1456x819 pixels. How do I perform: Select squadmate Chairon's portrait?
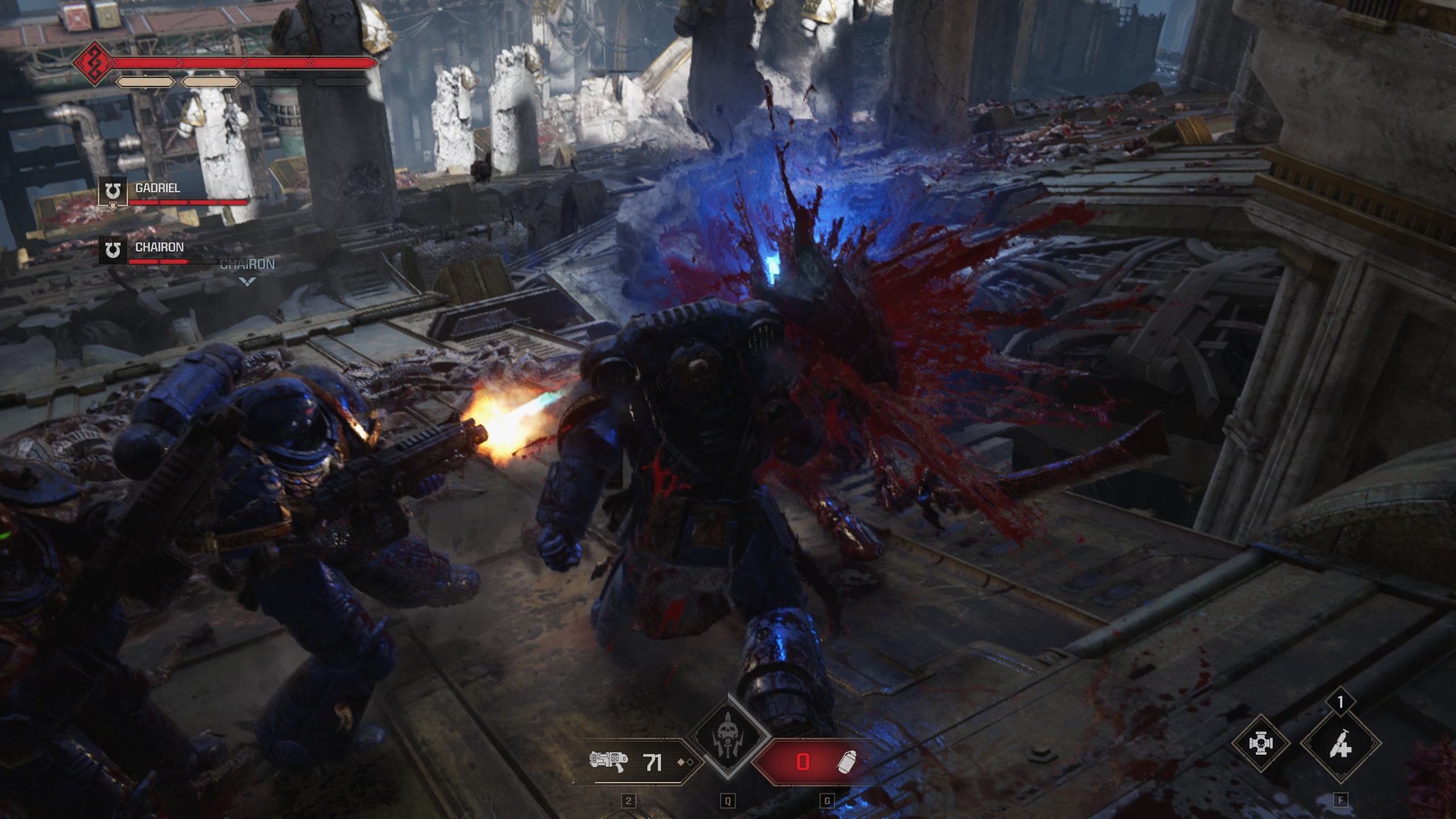(x=113, y=250)
